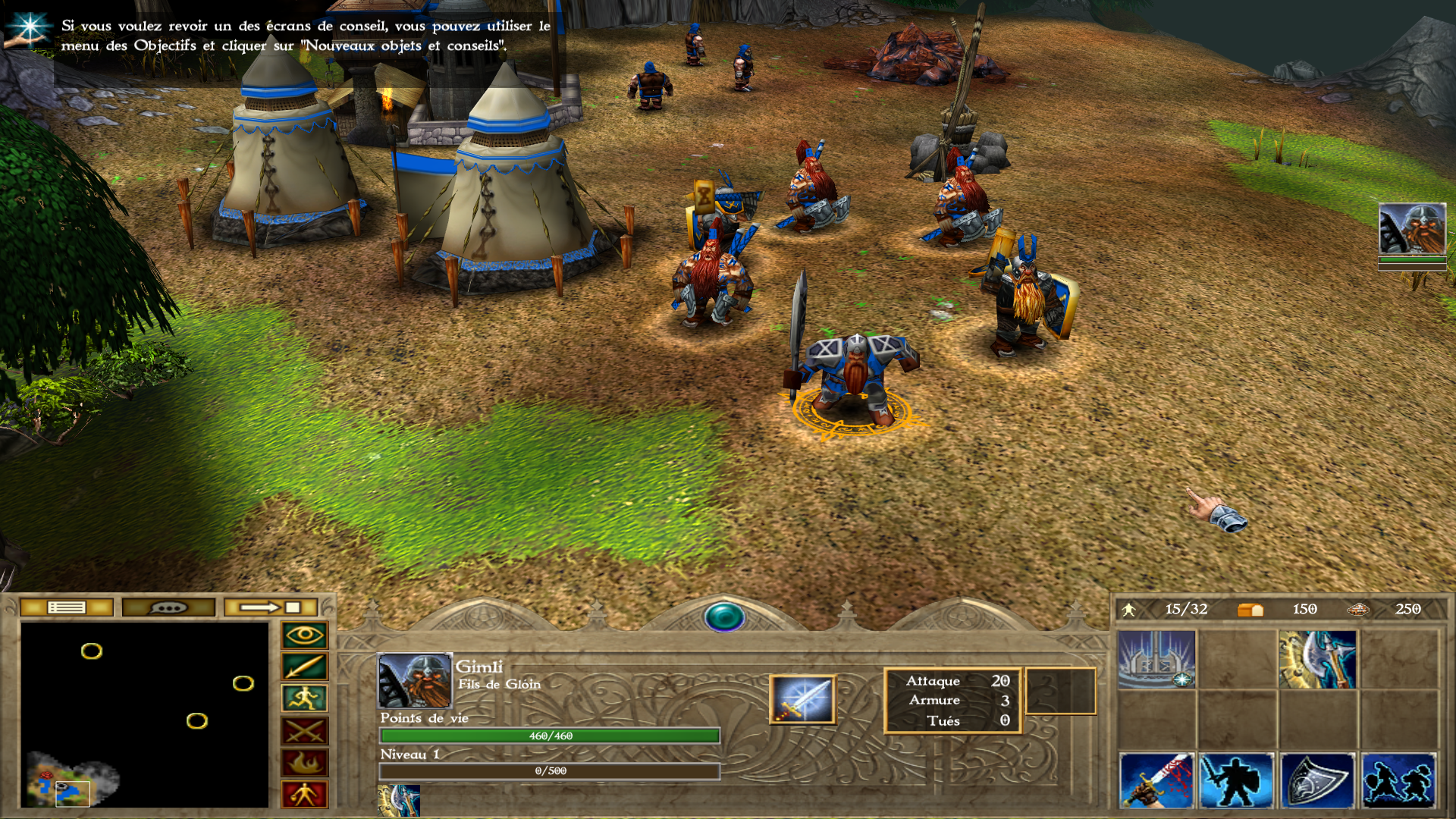
Task: Select Gimli's hero portrait on the right edge
Action: pyautogui.click(x=1412, y=229)
